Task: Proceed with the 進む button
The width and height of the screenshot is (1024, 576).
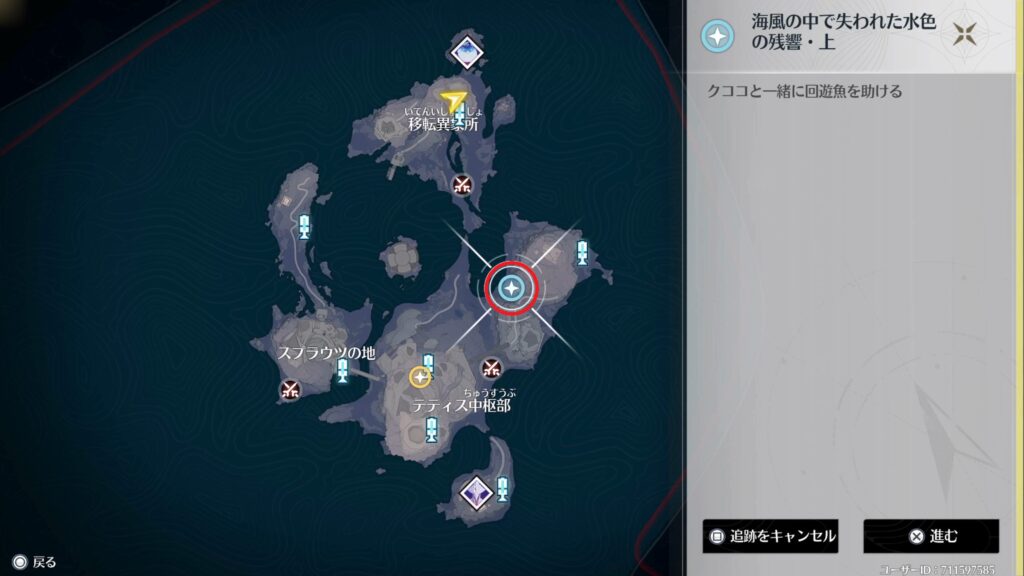Action: point(931,536)
